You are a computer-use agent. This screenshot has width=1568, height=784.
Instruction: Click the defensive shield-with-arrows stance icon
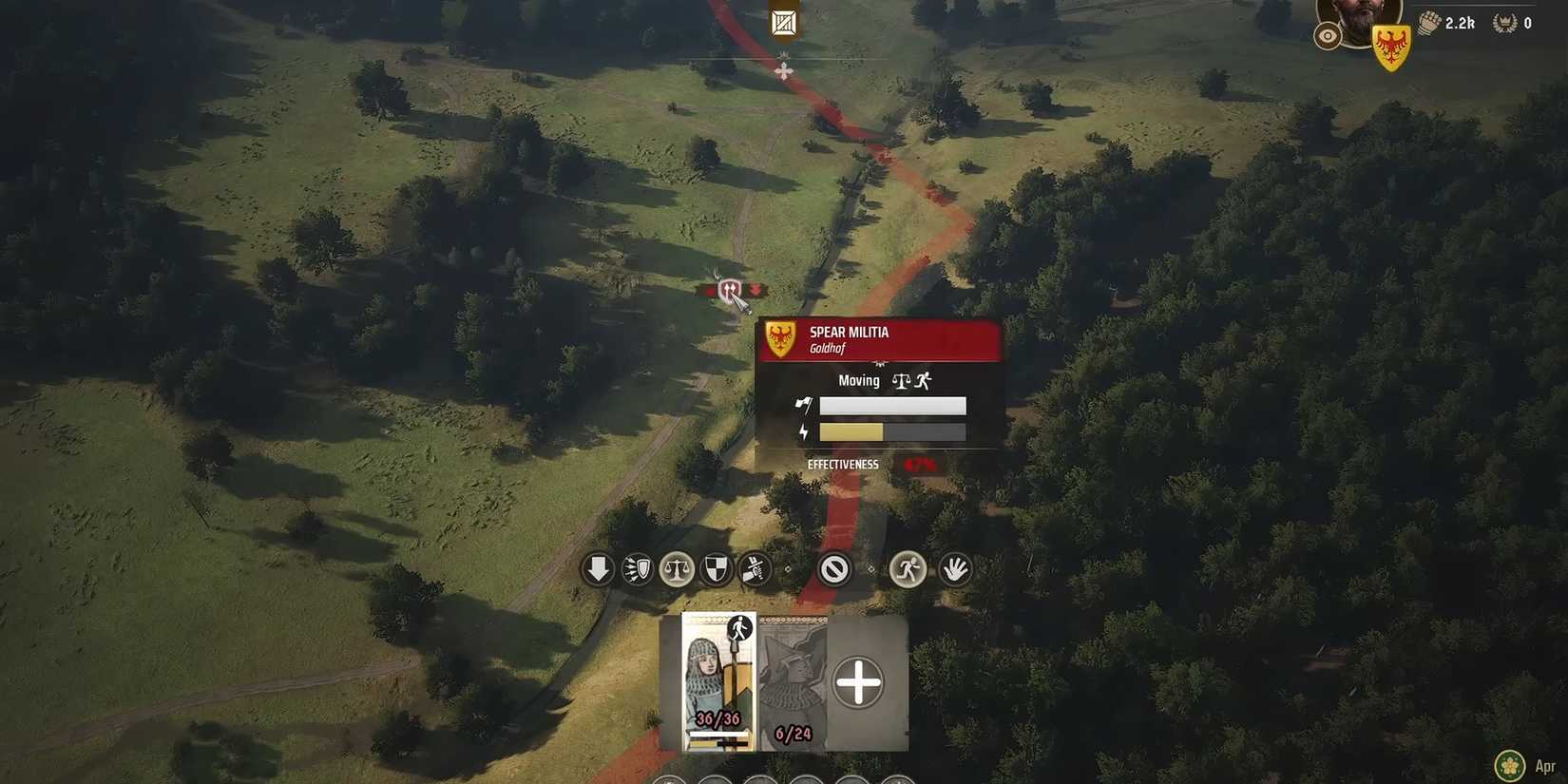tap(637, 568)
